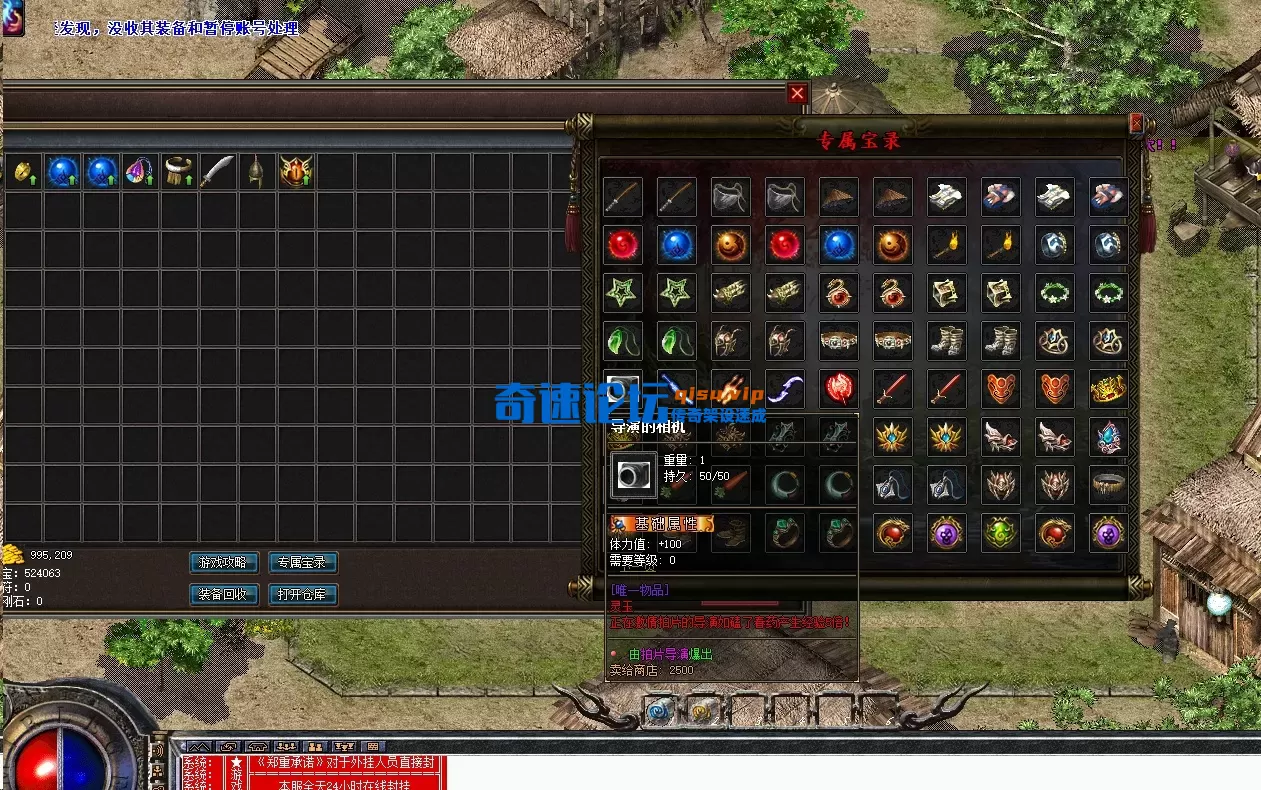The width and height of the screenshot is (1261, 790).
Task: Select the green orb medallion in the treasure list
Action: (x=1000, y=532)
